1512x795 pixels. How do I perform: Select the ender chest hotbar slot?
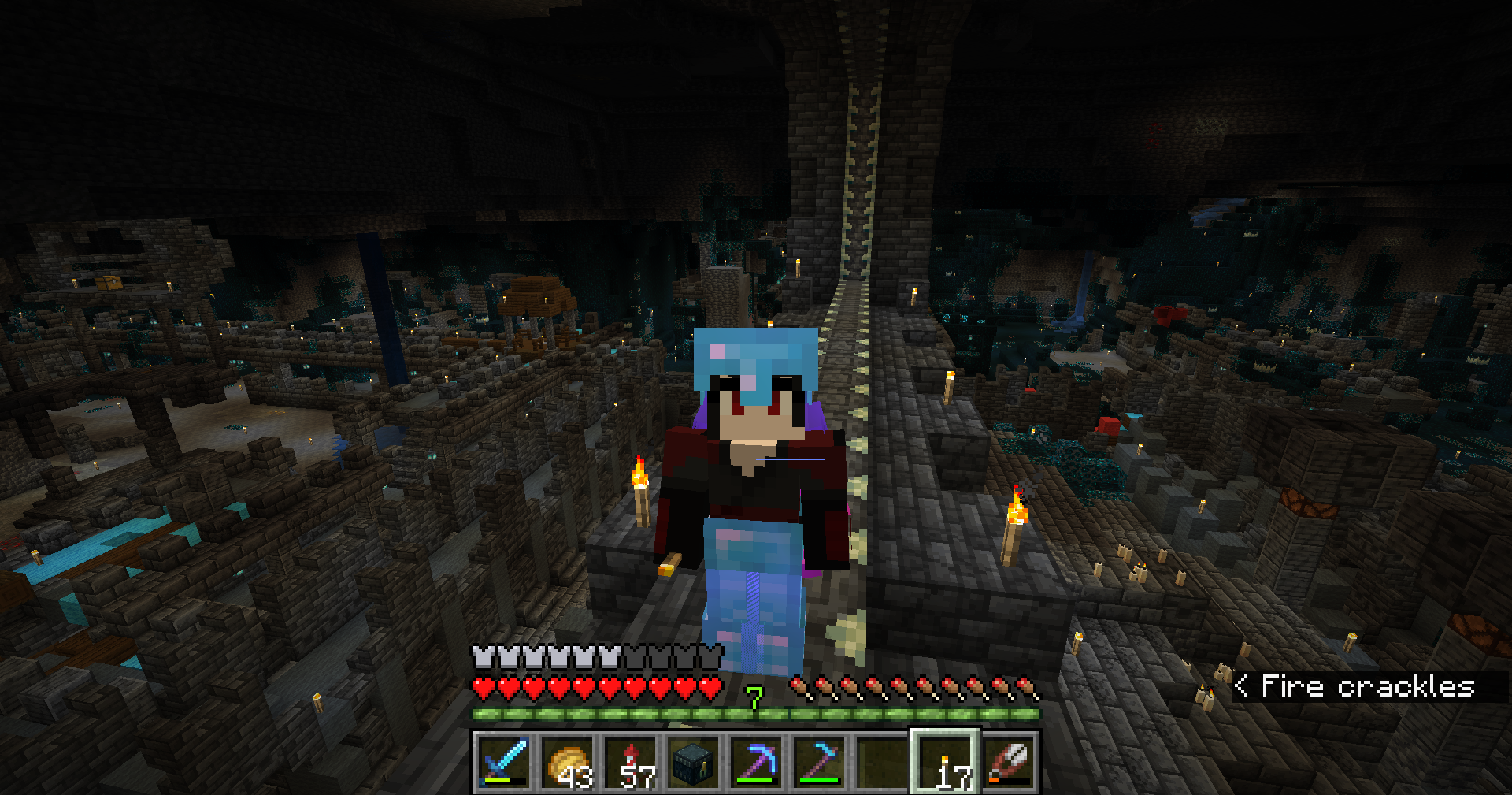(x=693, y=761)
